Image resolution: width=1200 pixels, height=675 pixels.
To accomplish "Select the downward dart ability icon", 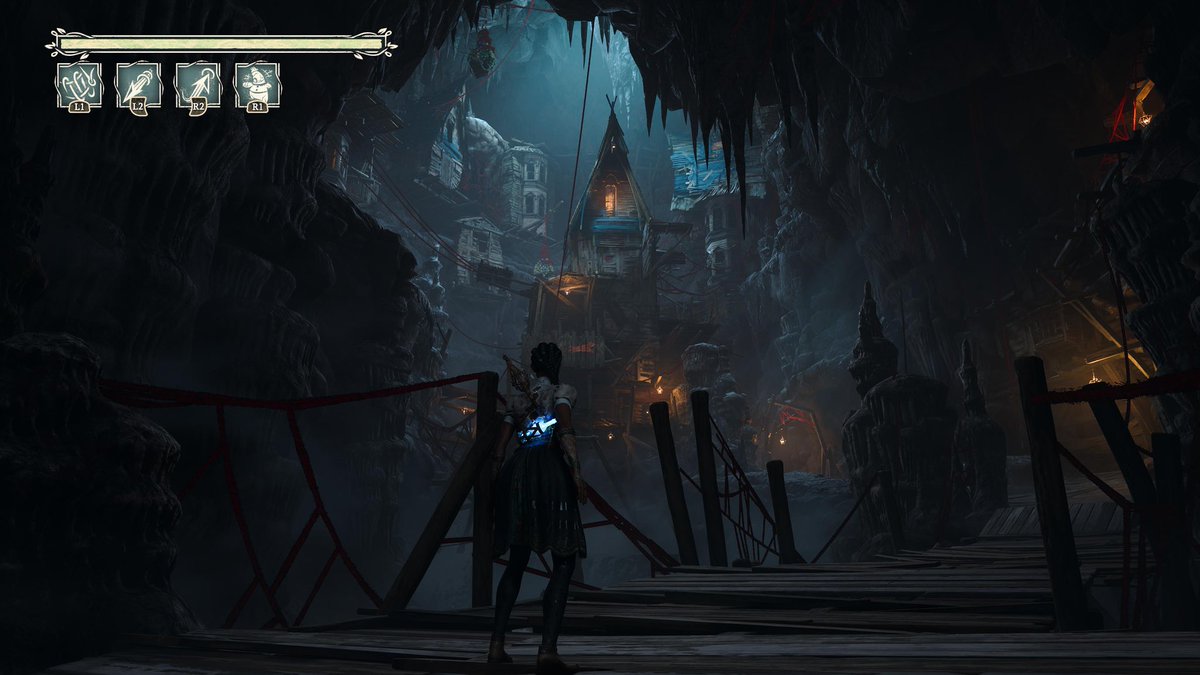I will click(138, 84).
